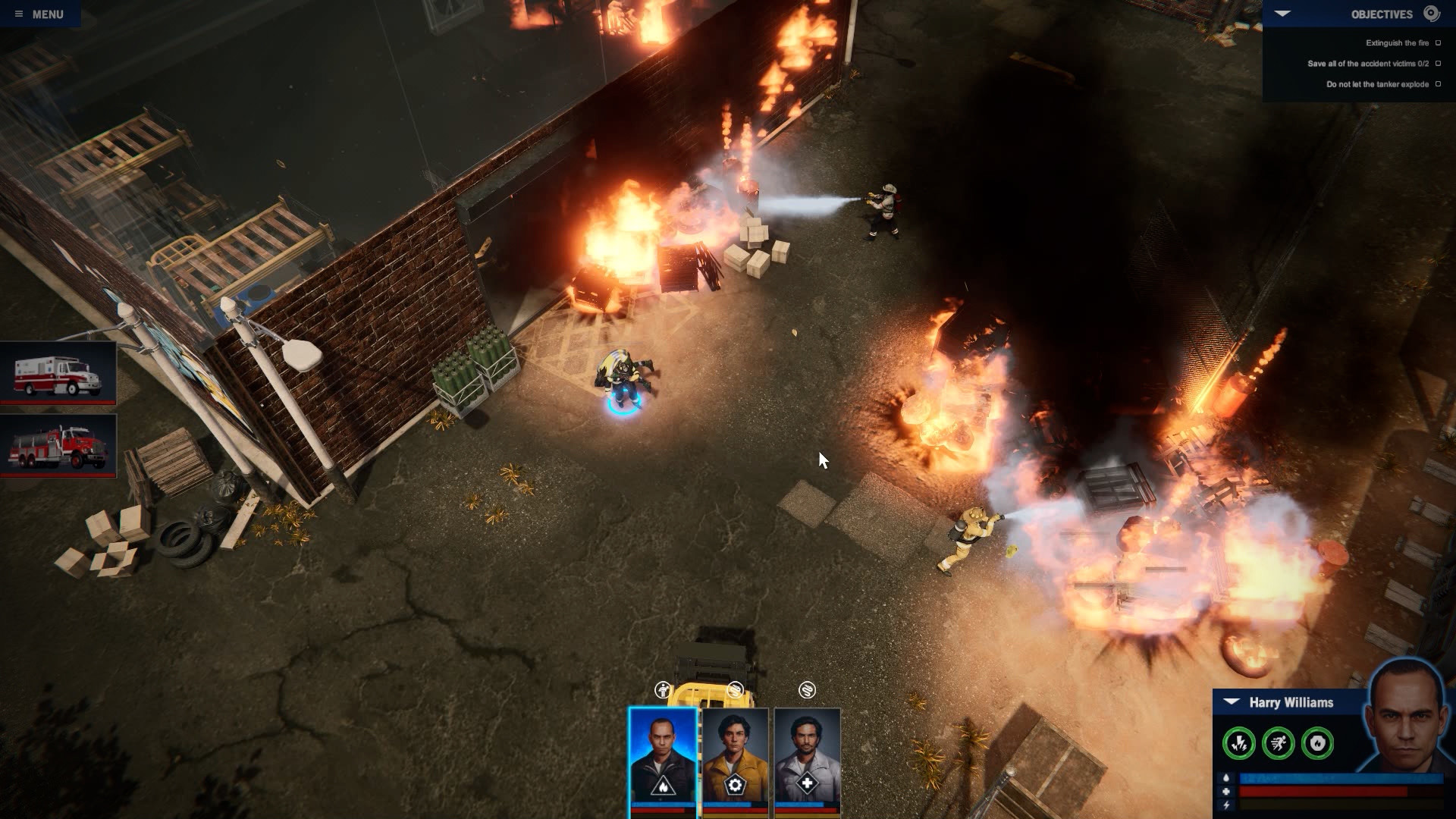1456x819 pixels.
Task: Select the medic cross icon on the third portrait
Action: (807, 783)
